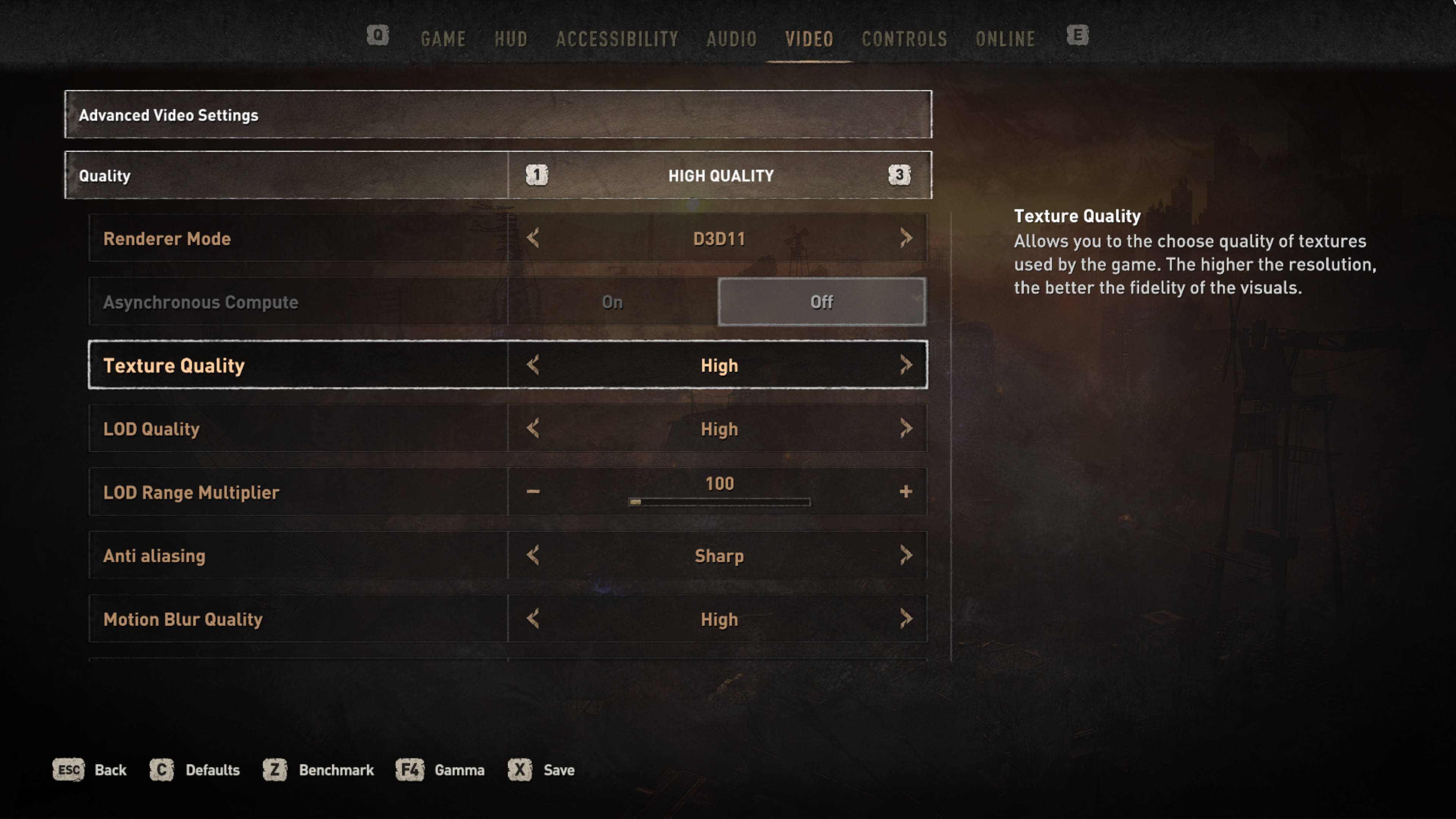Collapse the Advanced Video Settings header
Viewport: 1456px width, 819px height.
(x=498, y=115)
